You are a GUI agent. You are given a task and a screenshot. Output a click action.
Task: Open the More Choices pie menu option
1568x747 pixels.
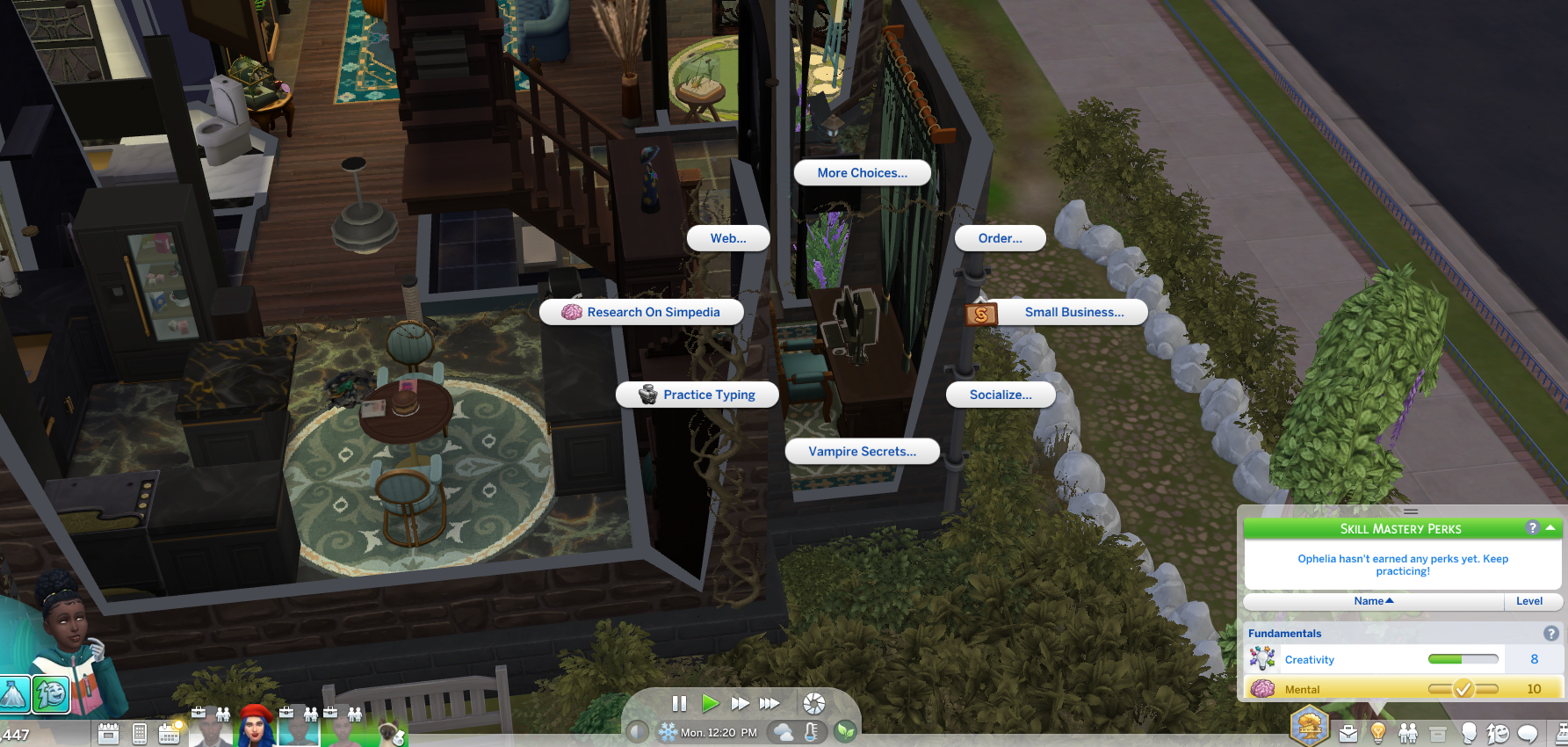862,173
